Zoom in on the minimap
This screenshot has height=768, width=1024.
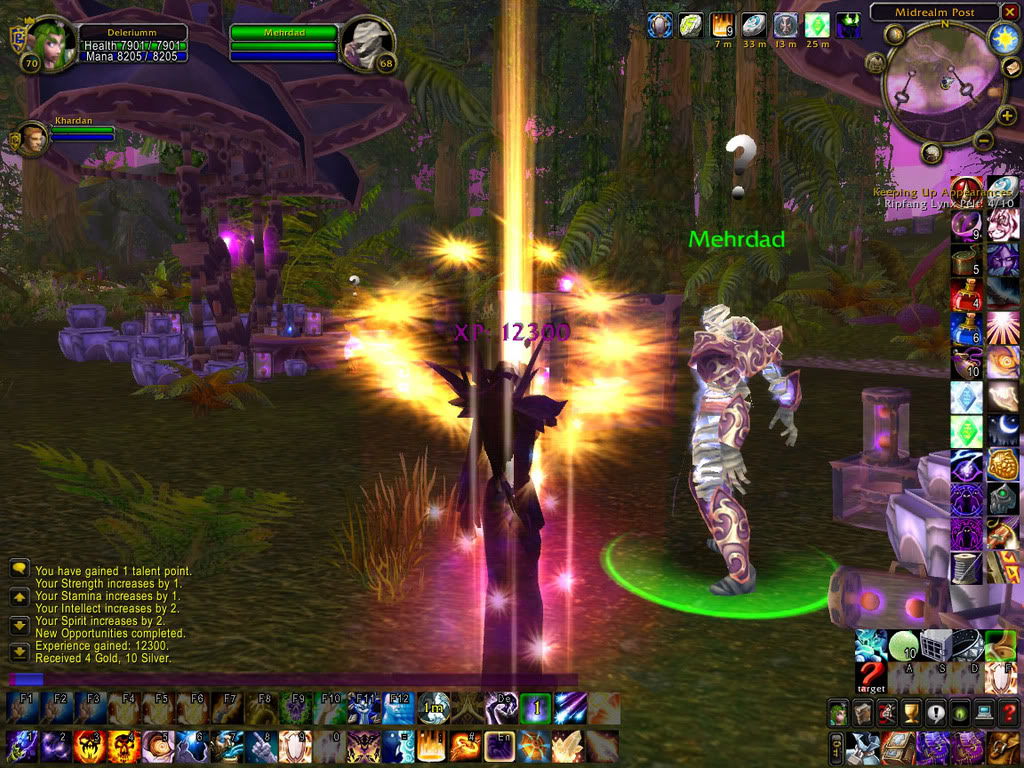[1006, 116]
